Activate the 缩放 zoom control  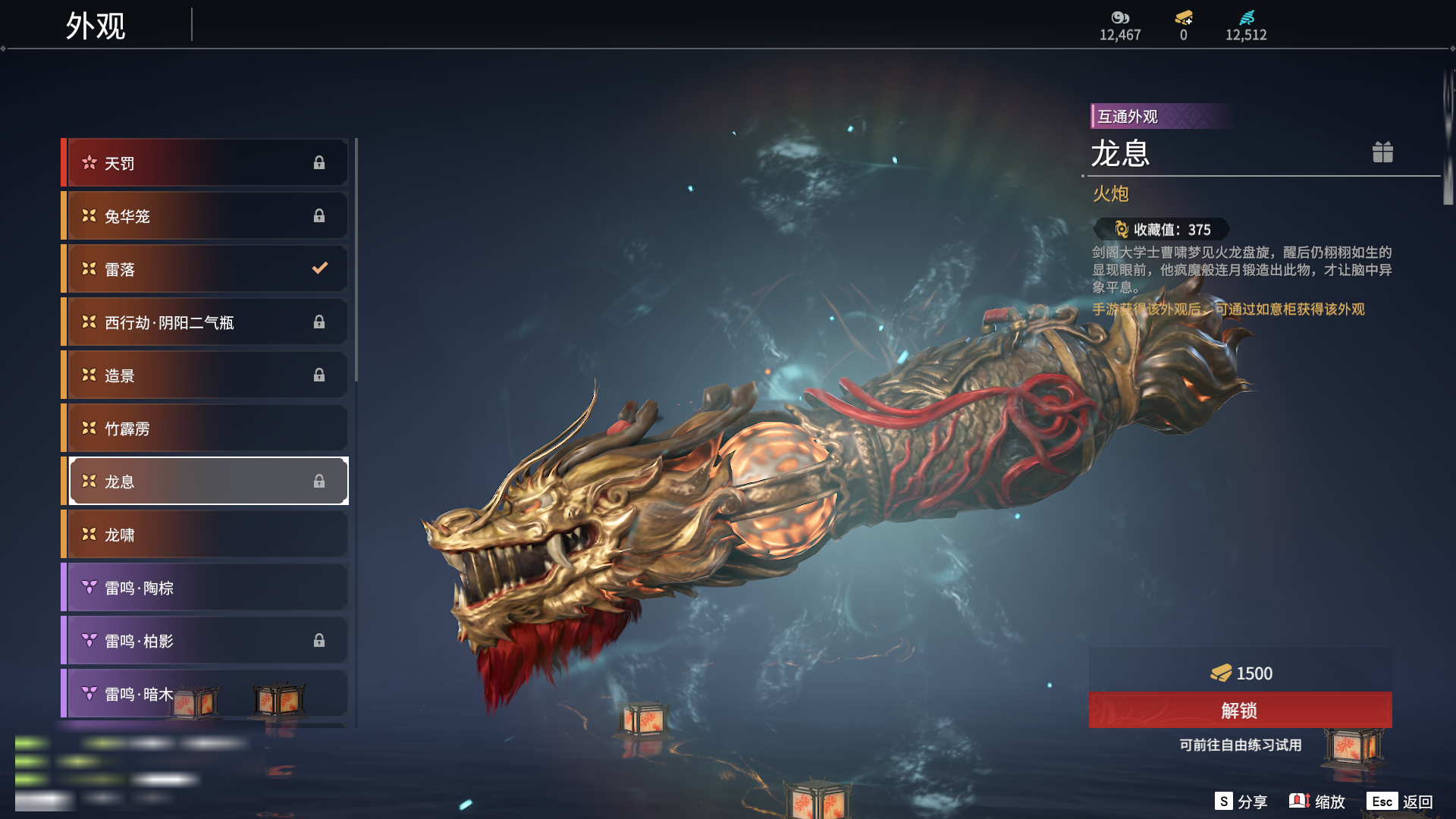(x=1317, y=802)
